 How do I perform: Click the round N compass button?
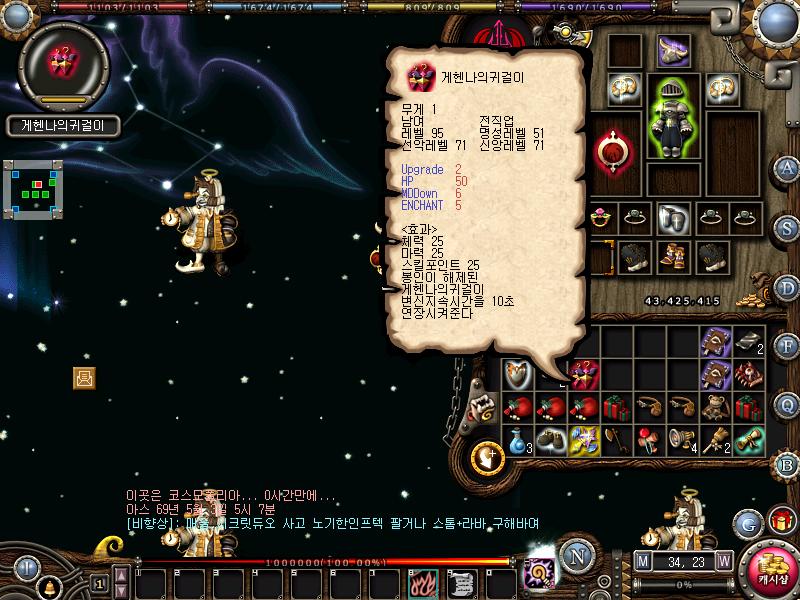point(574,556)
